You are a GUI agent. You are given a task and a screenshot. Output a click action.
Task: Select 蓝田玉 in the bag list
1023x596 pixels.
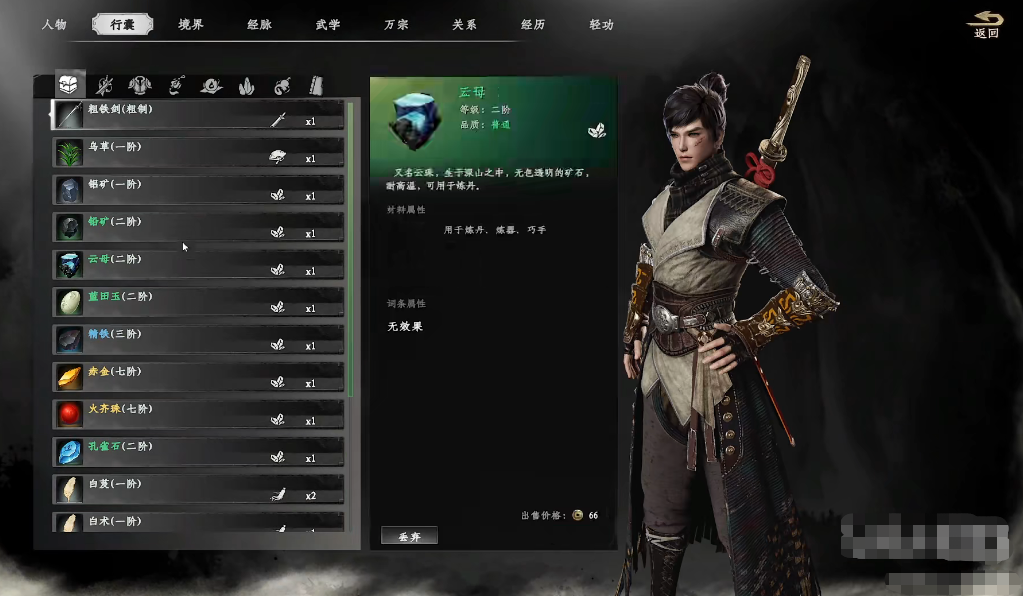pos(198,302)
